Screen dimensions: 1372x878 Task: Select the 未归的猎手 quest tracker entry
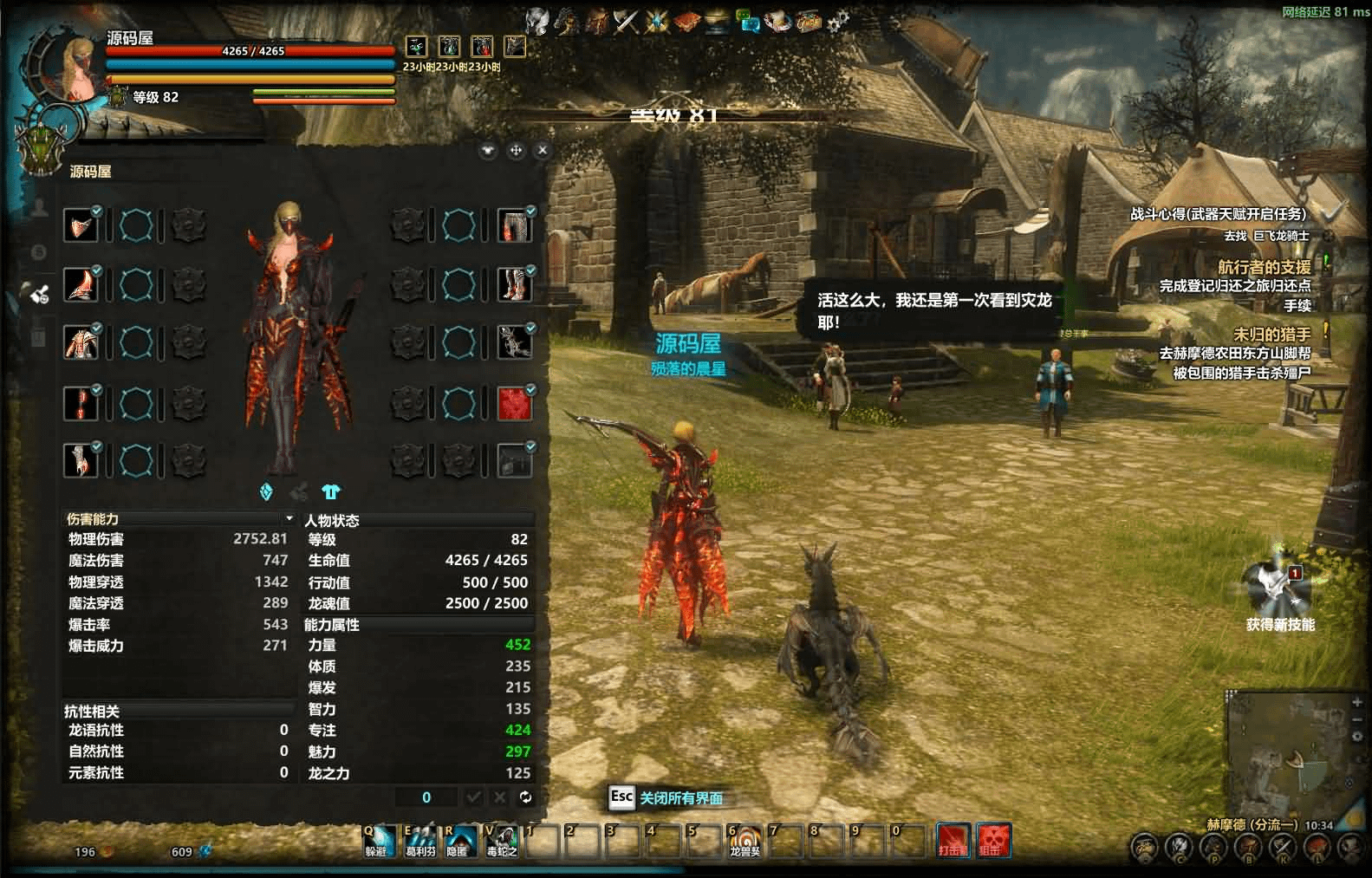click(1271, 334)
